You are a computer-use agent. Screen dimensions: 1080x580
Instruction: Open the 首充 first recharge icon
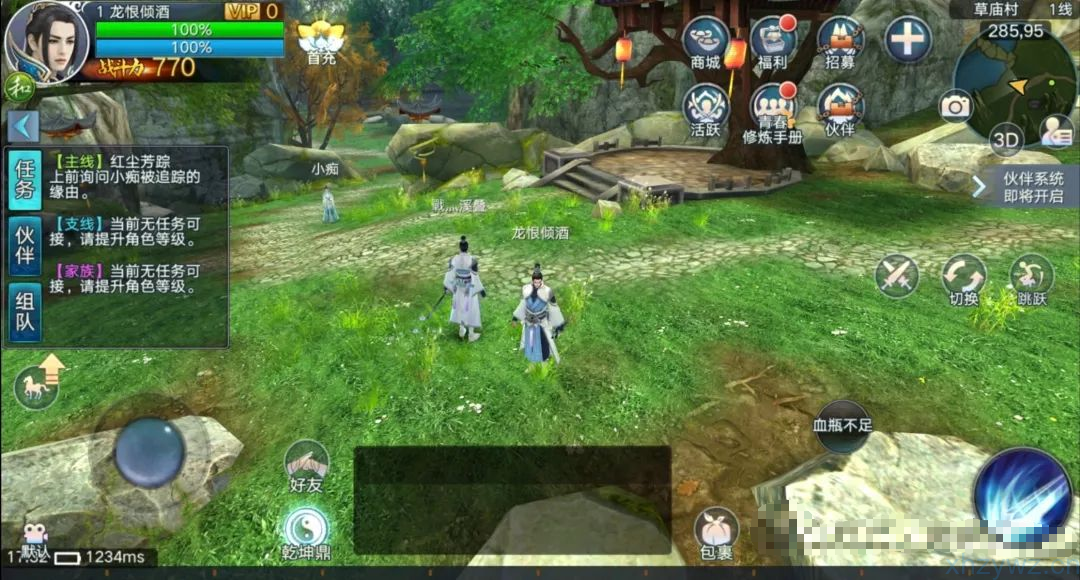click(x=321, y=42)
